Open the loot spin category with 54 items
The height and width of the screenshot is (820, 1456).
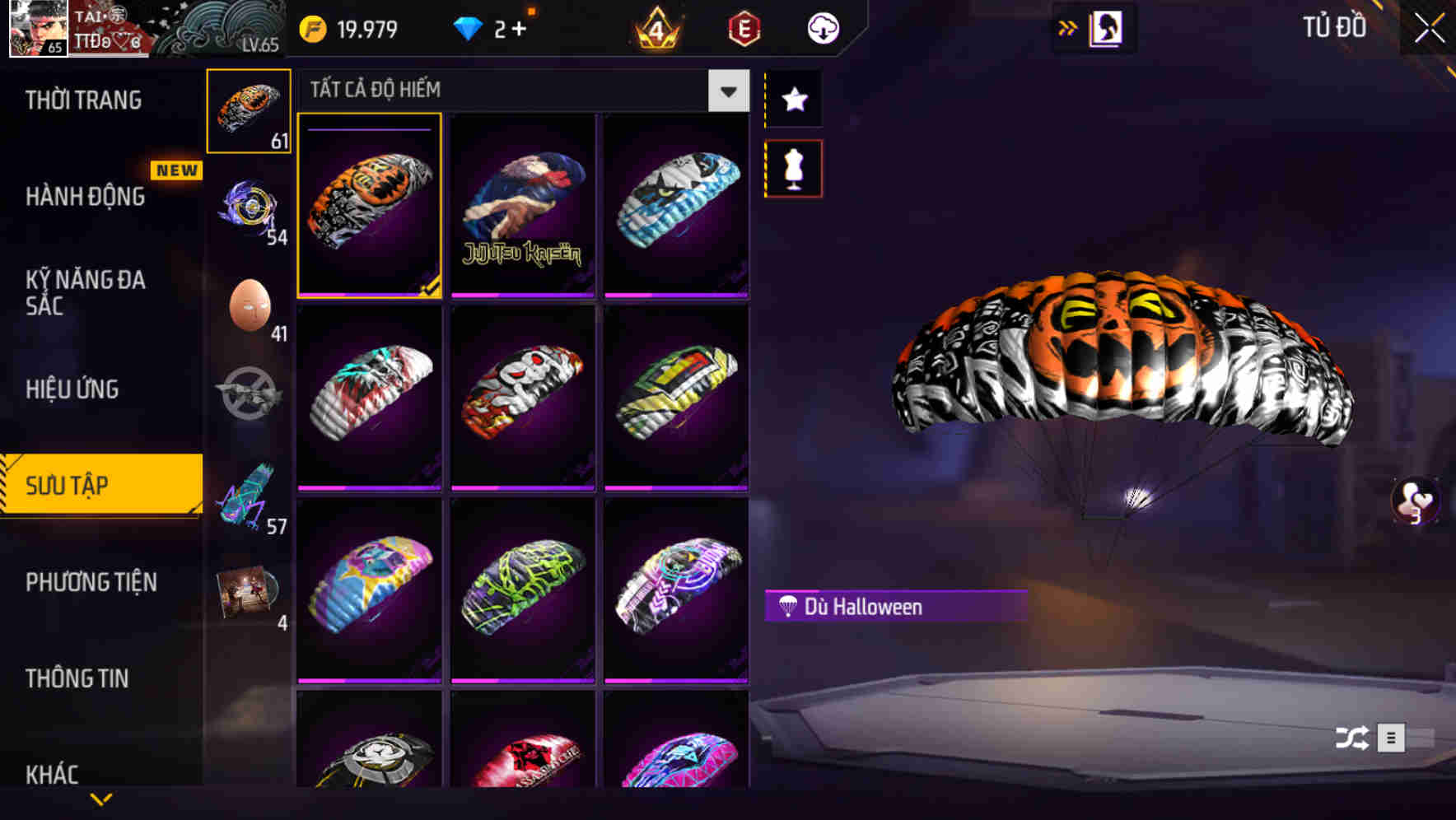[250, 210]
